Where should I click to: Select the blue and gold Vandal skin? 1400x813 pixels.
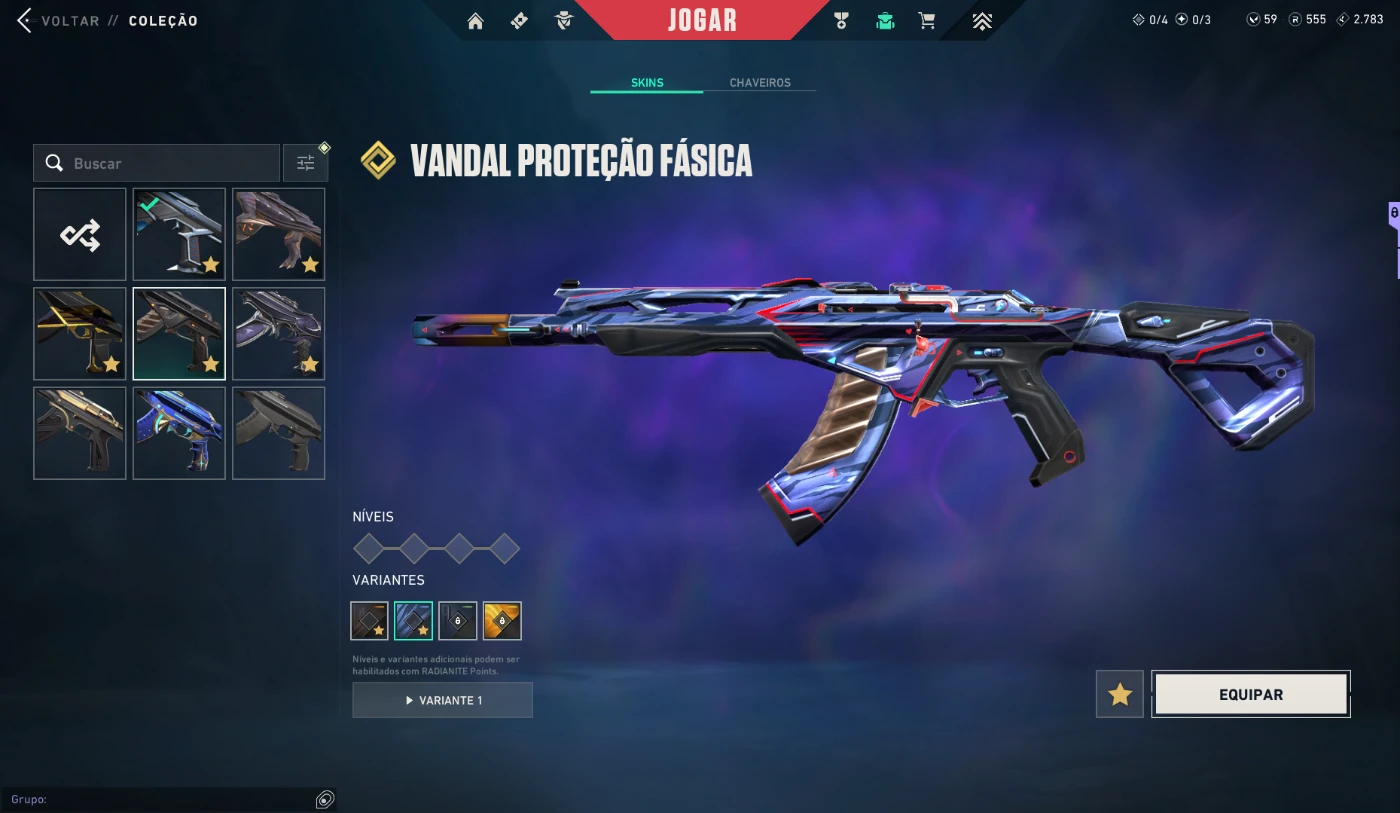[x=179, y=433]
